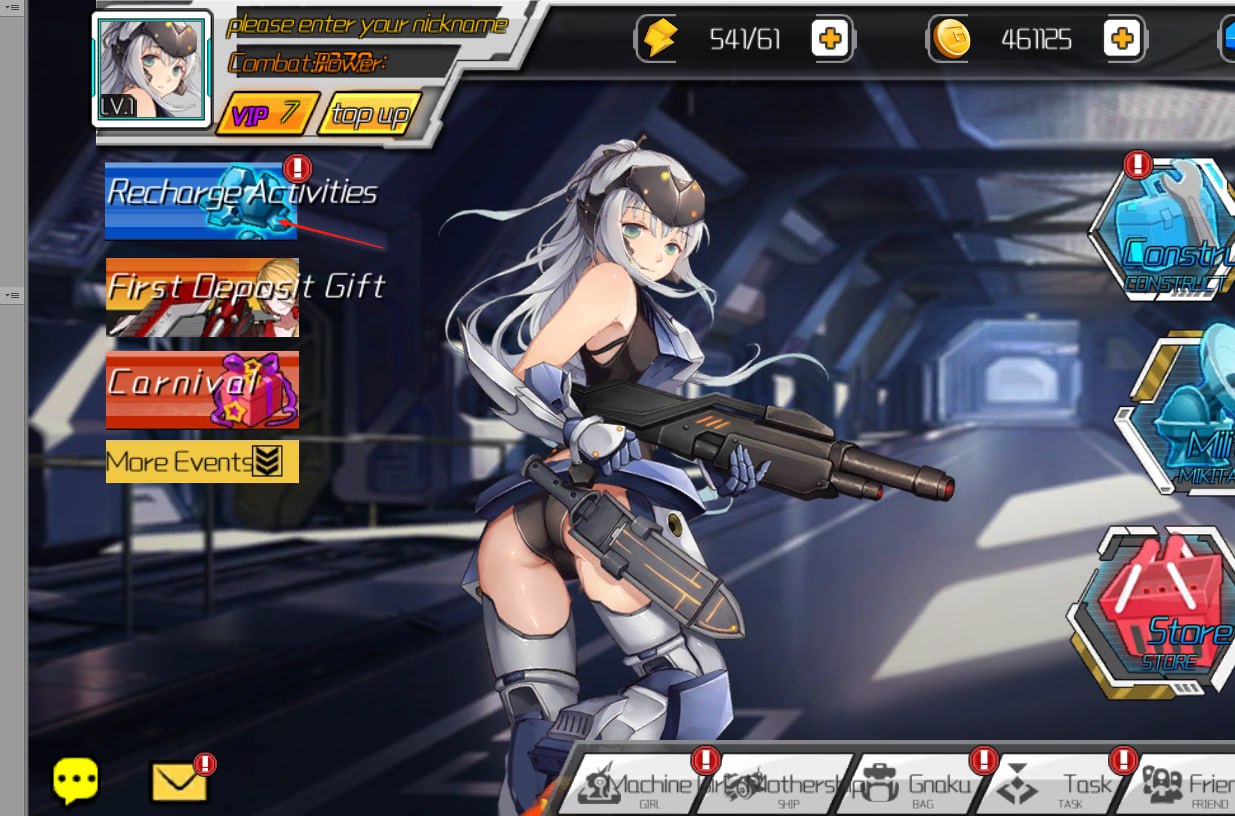
Task: Open the Recharge Activities banner
Action: coord(201,200)
